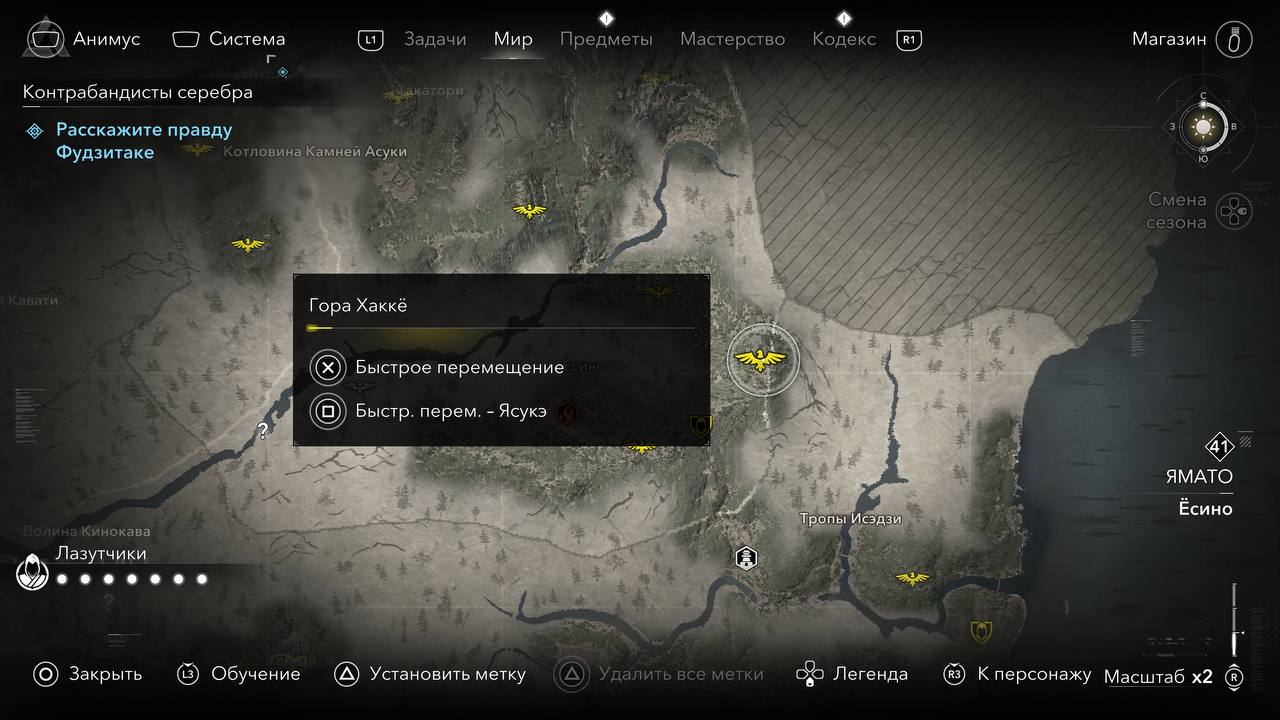This screenshot has width=1280, height=720.
Task: Select the tracked objective Расскажите правду Фудзитаке
Action: (144, 141)
